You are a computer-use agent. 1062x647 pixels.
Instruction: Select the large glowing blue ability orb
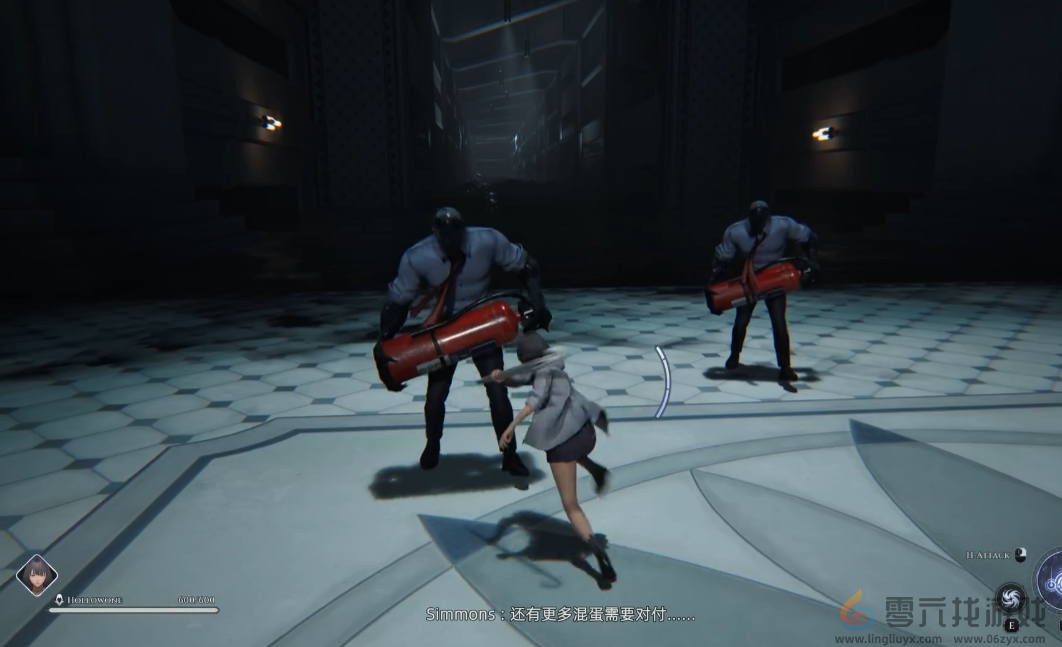1051,578
